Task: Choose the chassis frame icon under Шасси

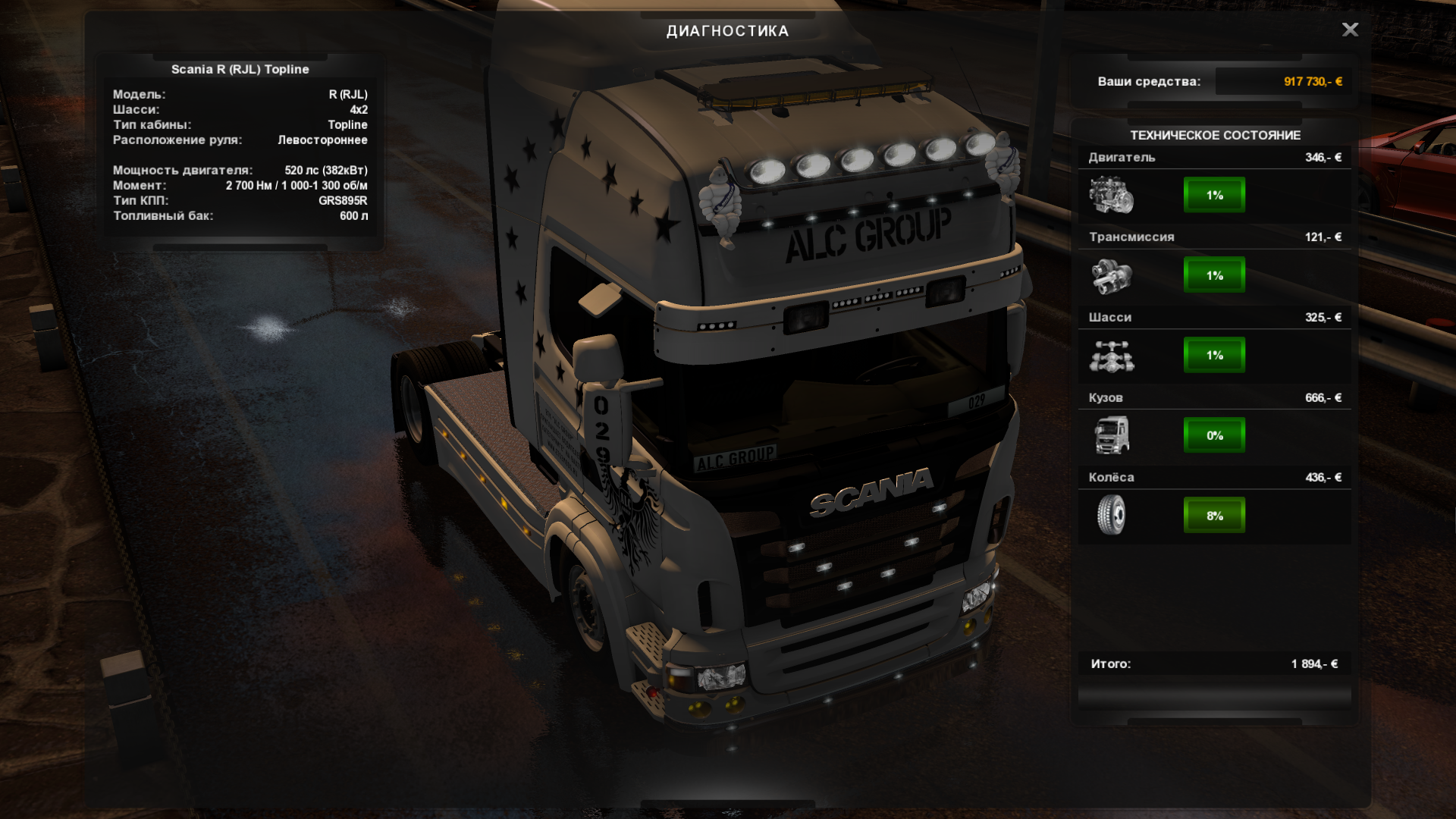Action: pos(1111,356)
